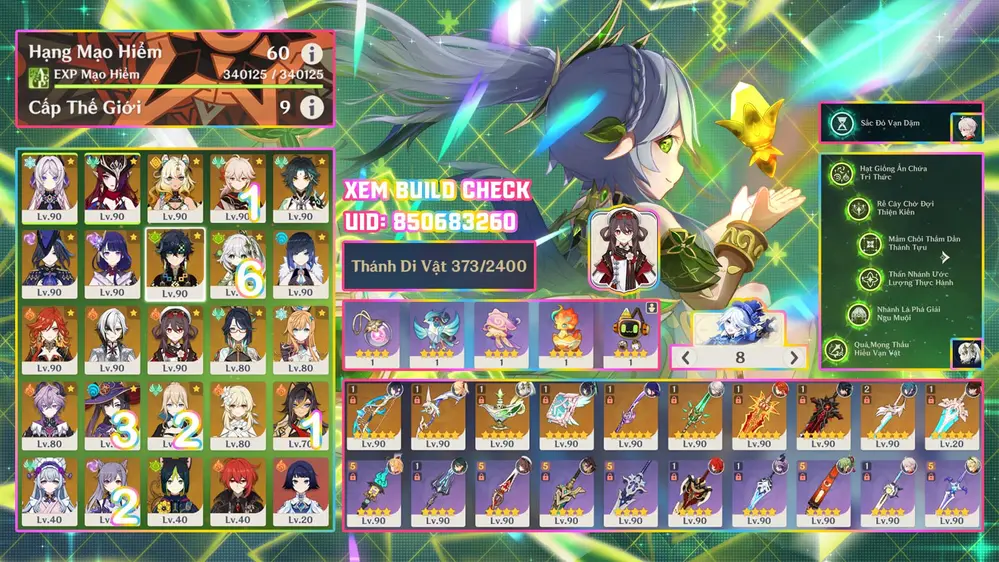Viewport: 999px width, 562px height.
Task: Open the Hạt Giống Ẩn Chứa Tri Thức constellation
Action: click(x=841, y=174)
